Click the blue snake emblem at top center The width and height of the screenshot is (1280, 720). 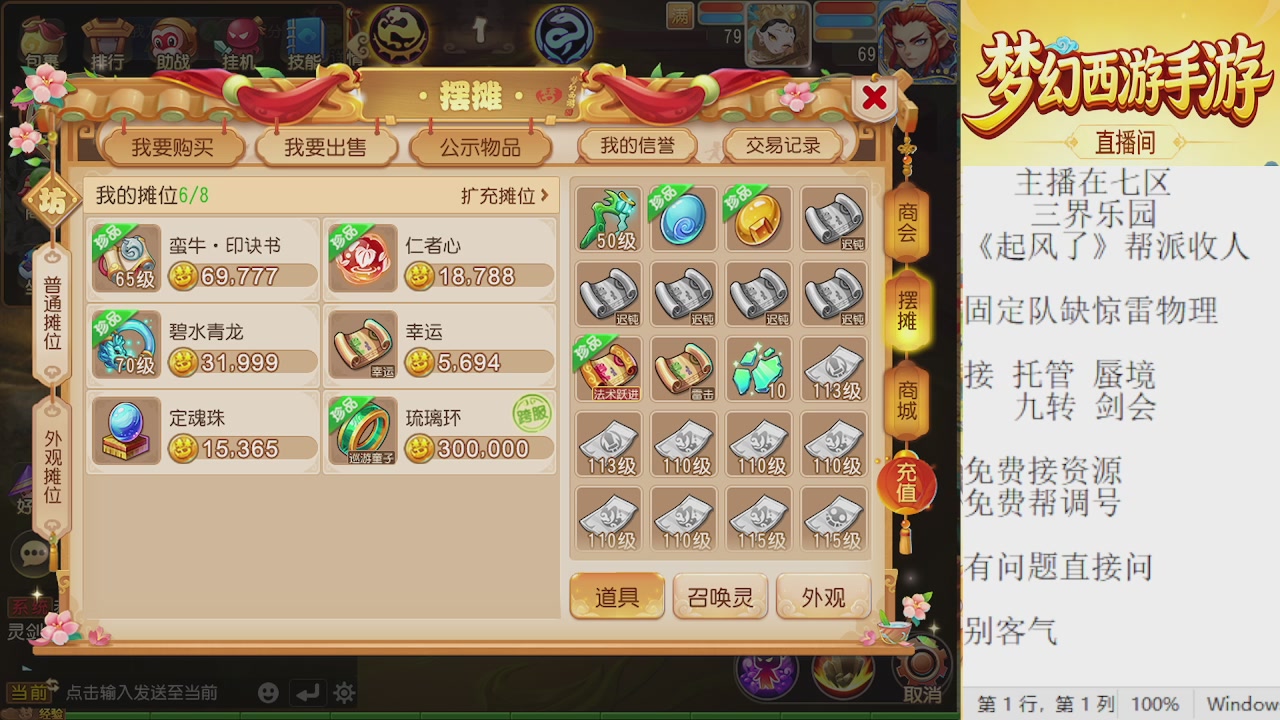pyautogui.click(x=563, y=32)
